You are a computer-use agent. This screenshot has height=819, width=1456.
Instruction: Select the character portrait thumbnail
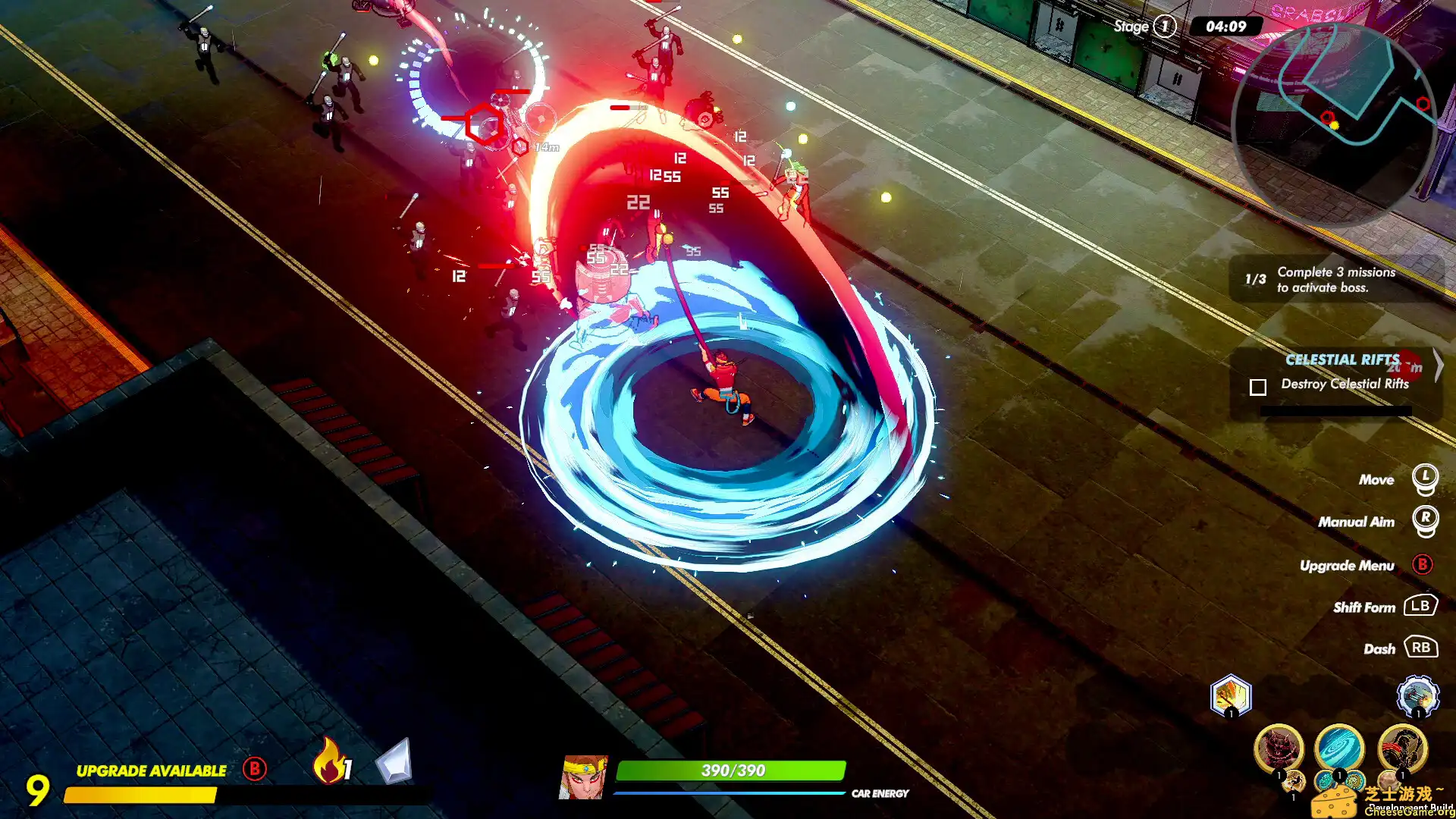[584, 775]
